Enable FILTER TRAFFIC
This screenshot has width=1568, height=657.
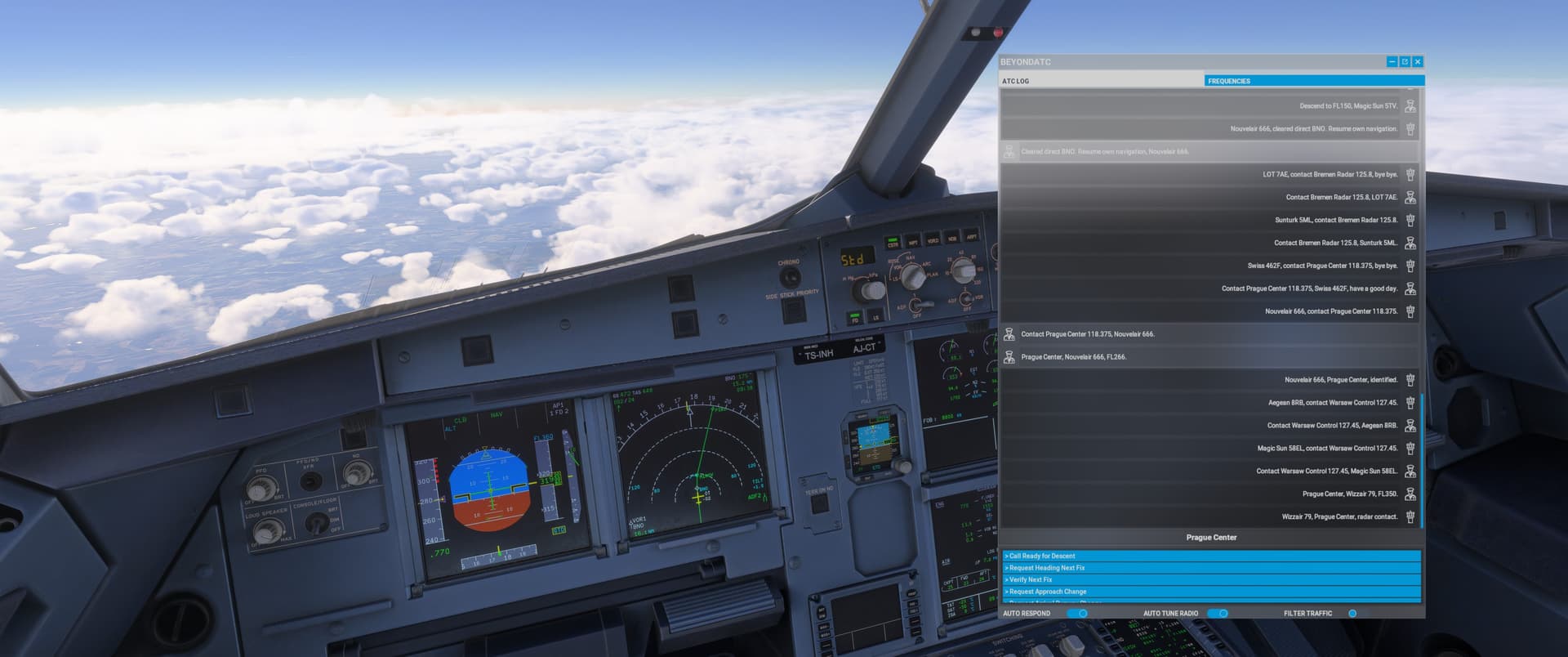(x=1355, y=612)
